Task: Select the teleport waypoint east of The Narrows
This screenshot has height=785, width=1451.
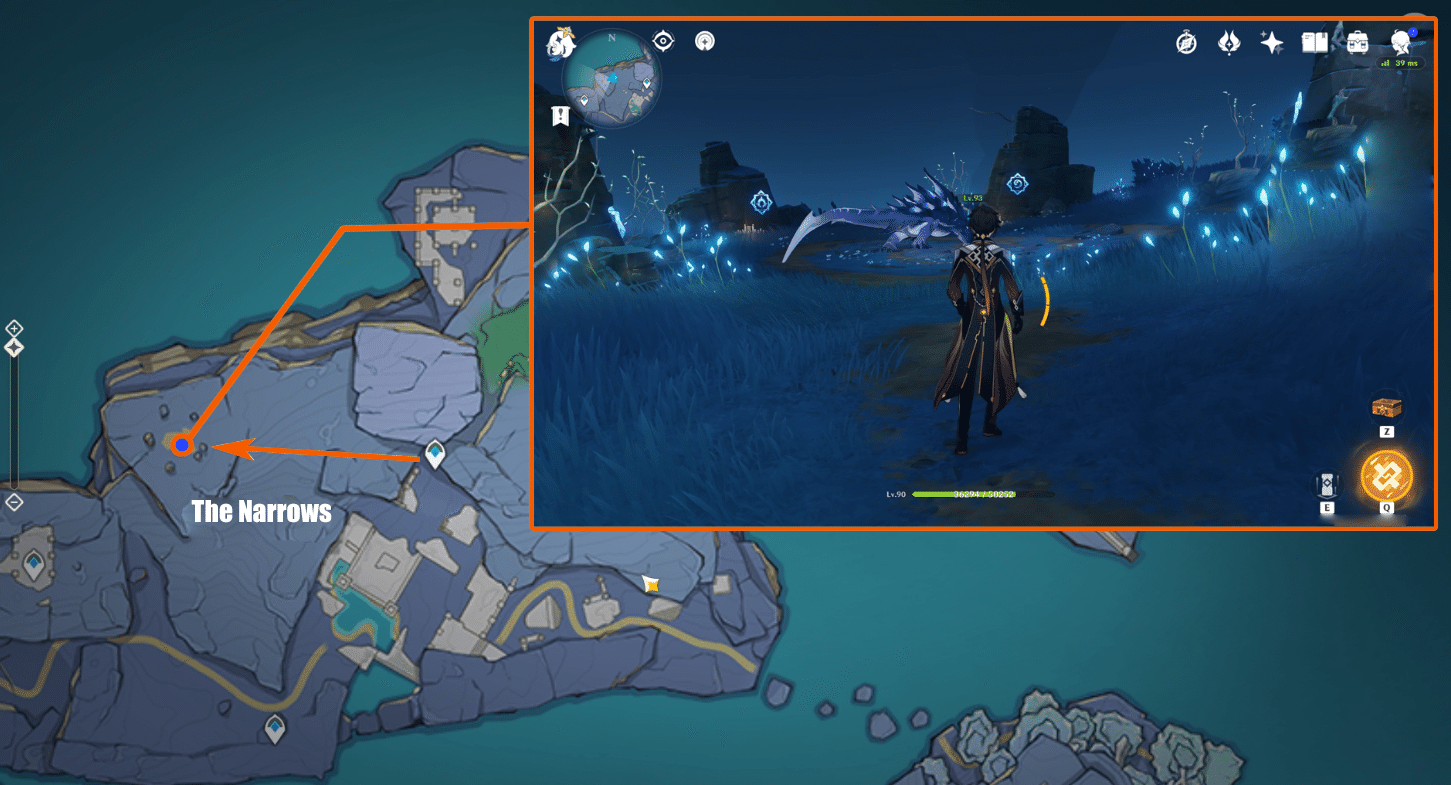Action: [x=433, y=452]
